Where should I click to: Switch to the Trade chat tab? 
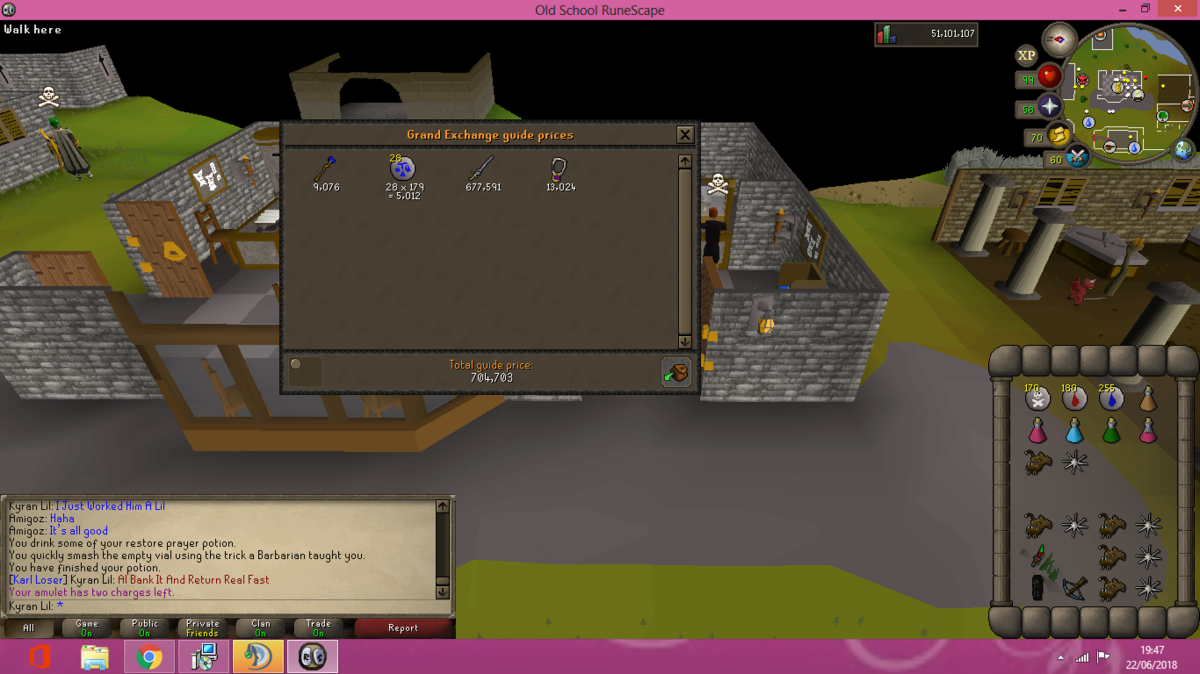[318, 628]
